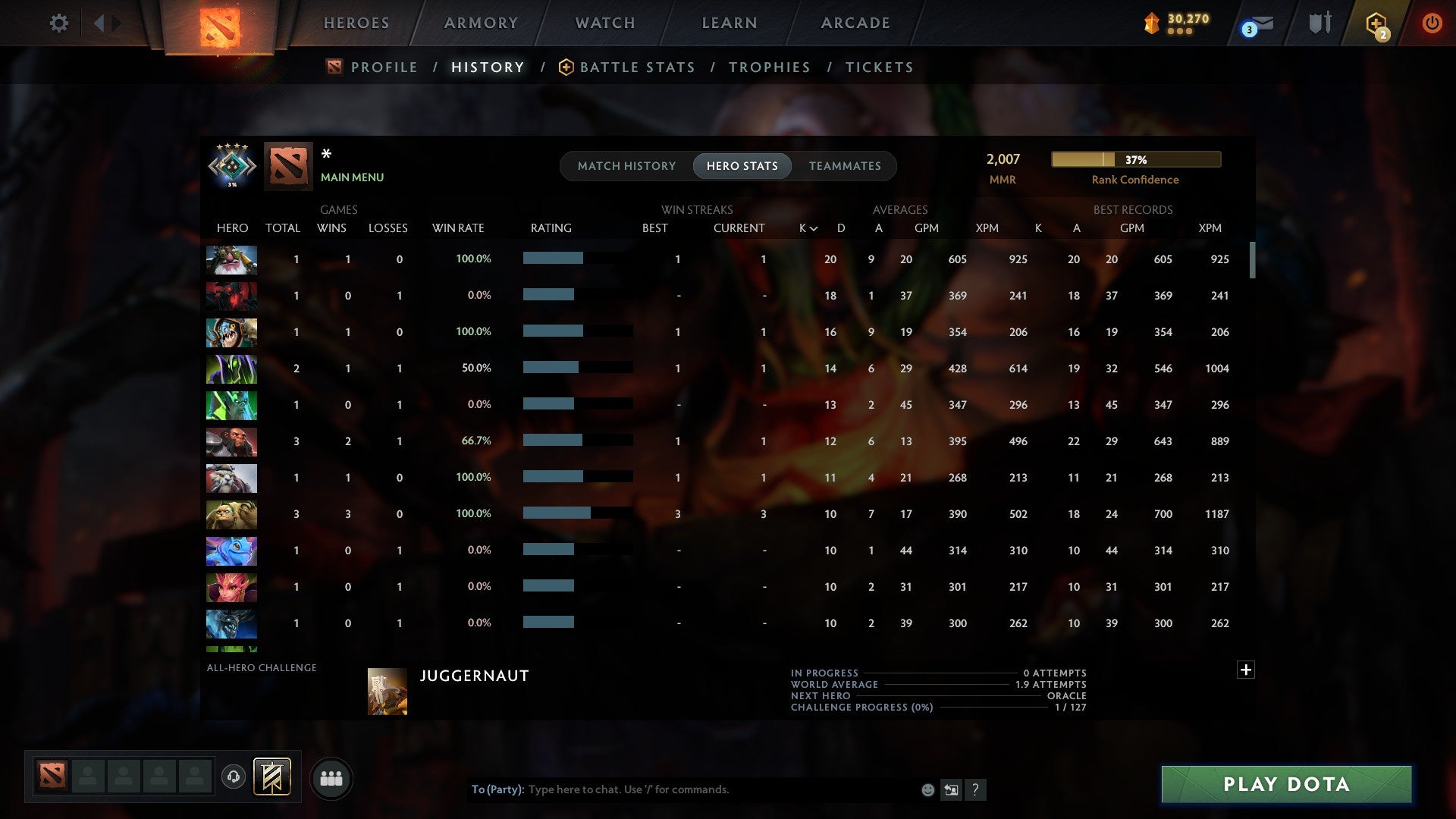
Task: Expand the All-Hero Challenge plus control
Action: pyautogui.click(x=1247, y=670)
